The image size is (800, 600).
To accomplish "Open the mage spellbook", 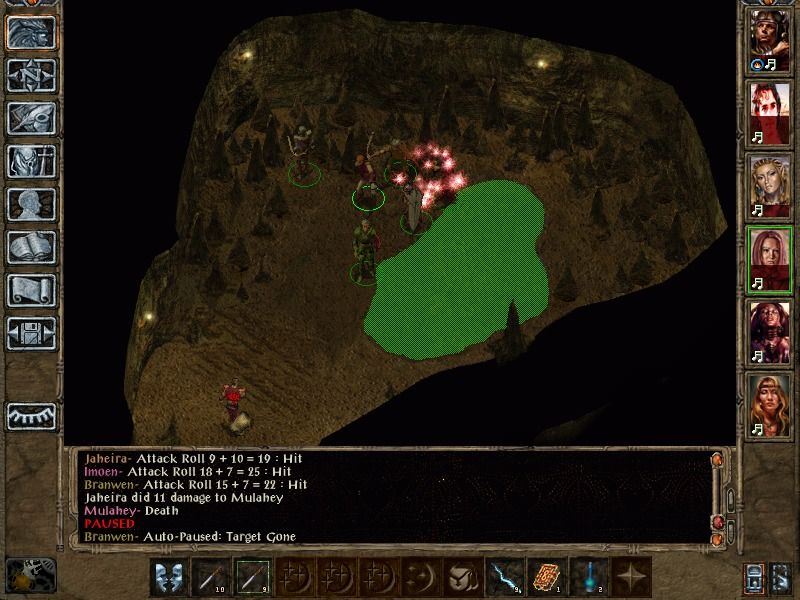I will 30,247.
